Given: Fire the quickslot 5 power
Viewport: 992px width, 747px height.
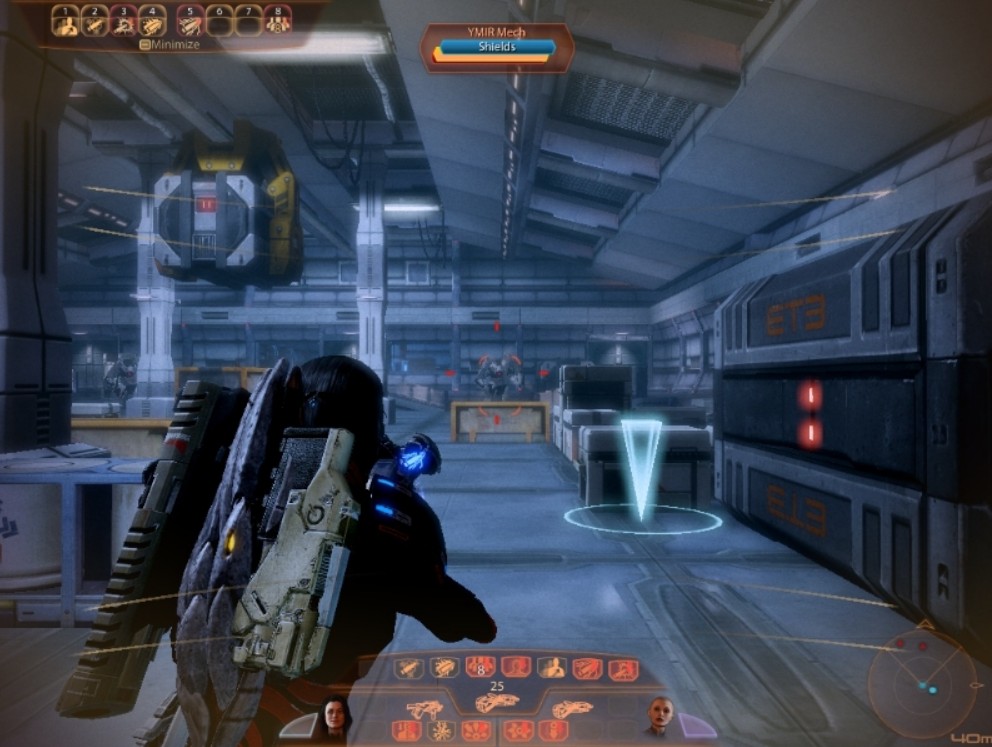Looking at the screenshot, I should coord(189,23).
